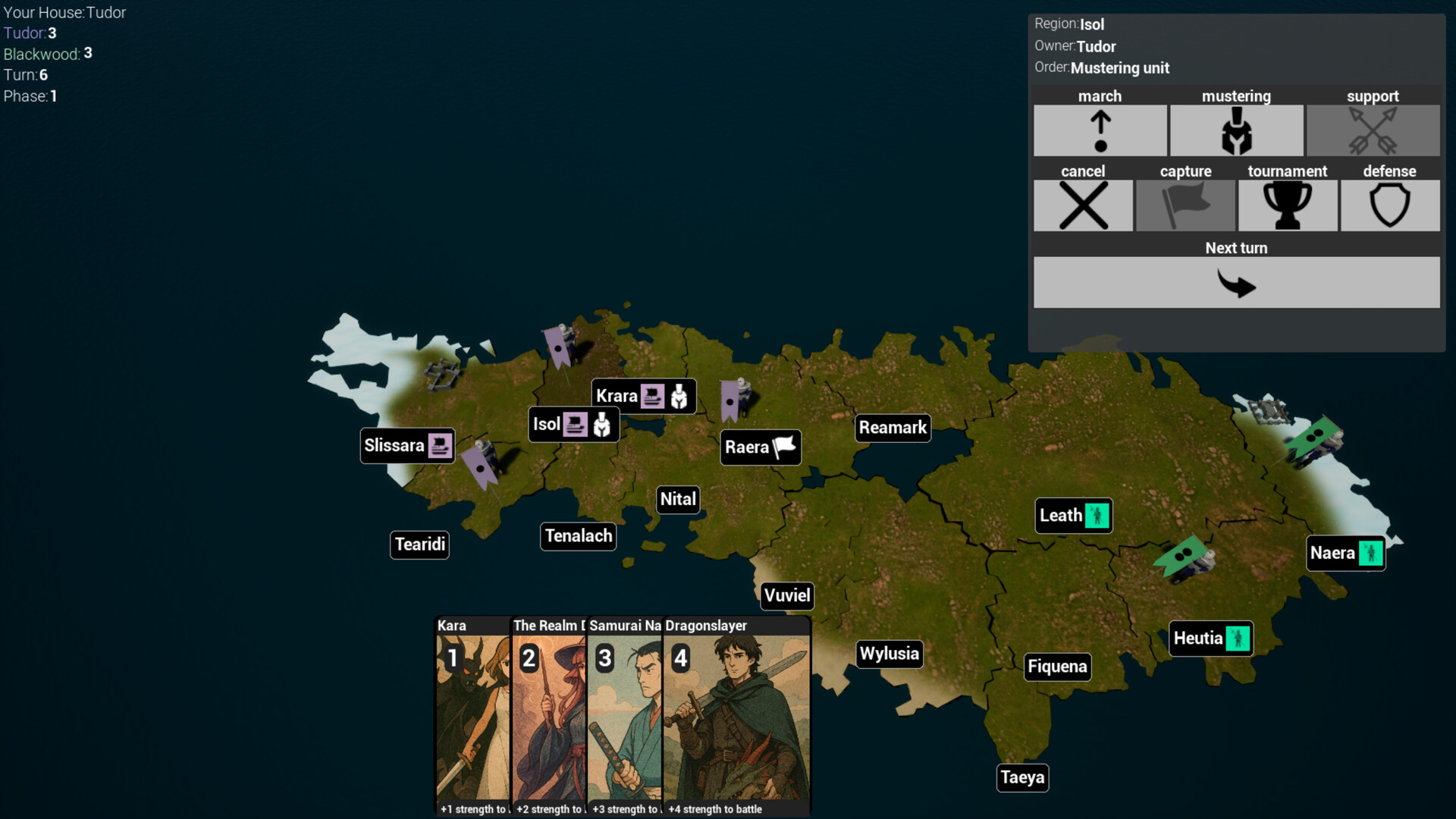Select the Tournament trophy order icon
The height and width of the screenshot is (819, 1456).
pos(1287,206)
